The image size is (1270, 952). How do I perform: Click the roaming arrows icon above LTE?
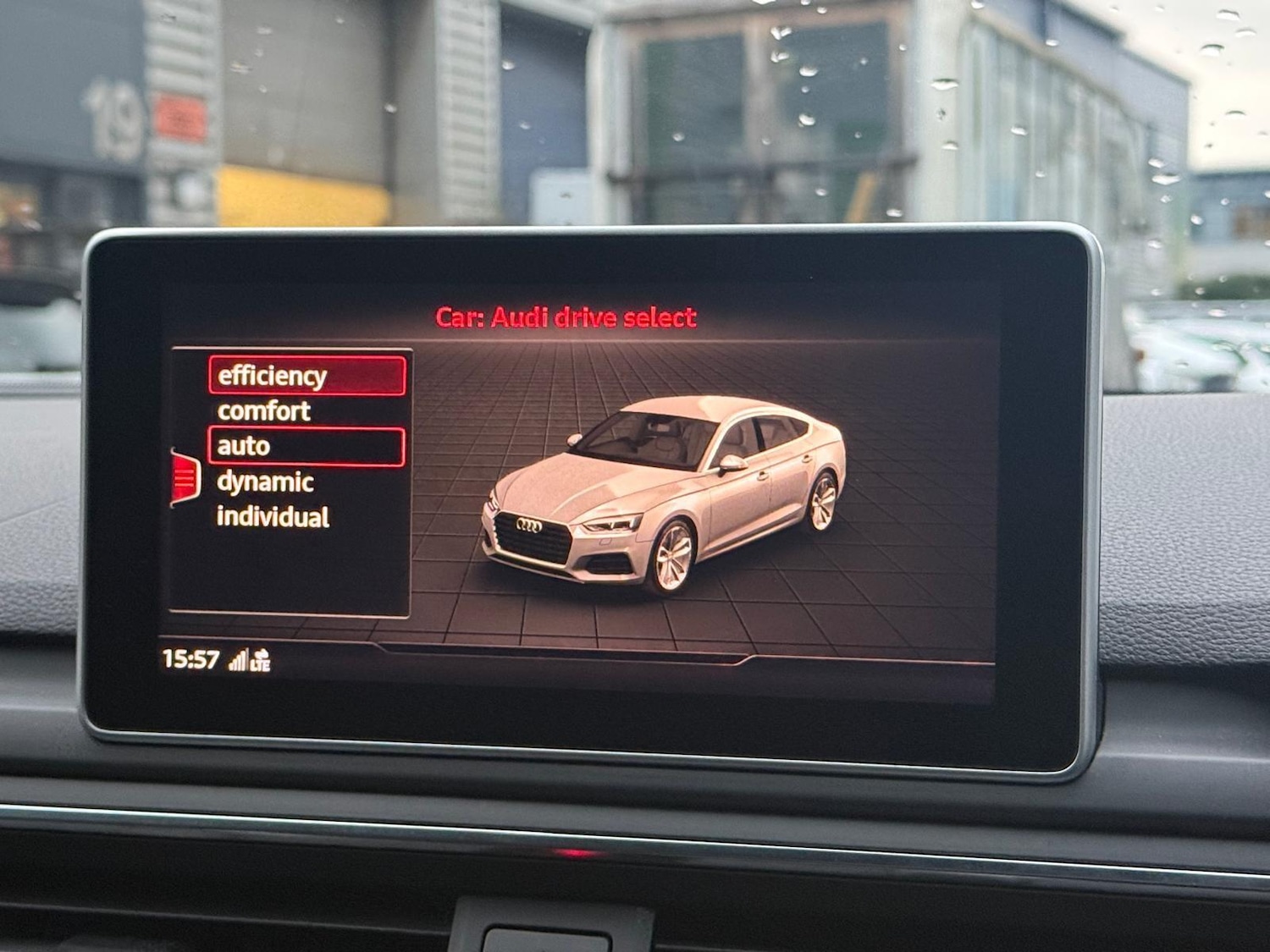[261, 653]
